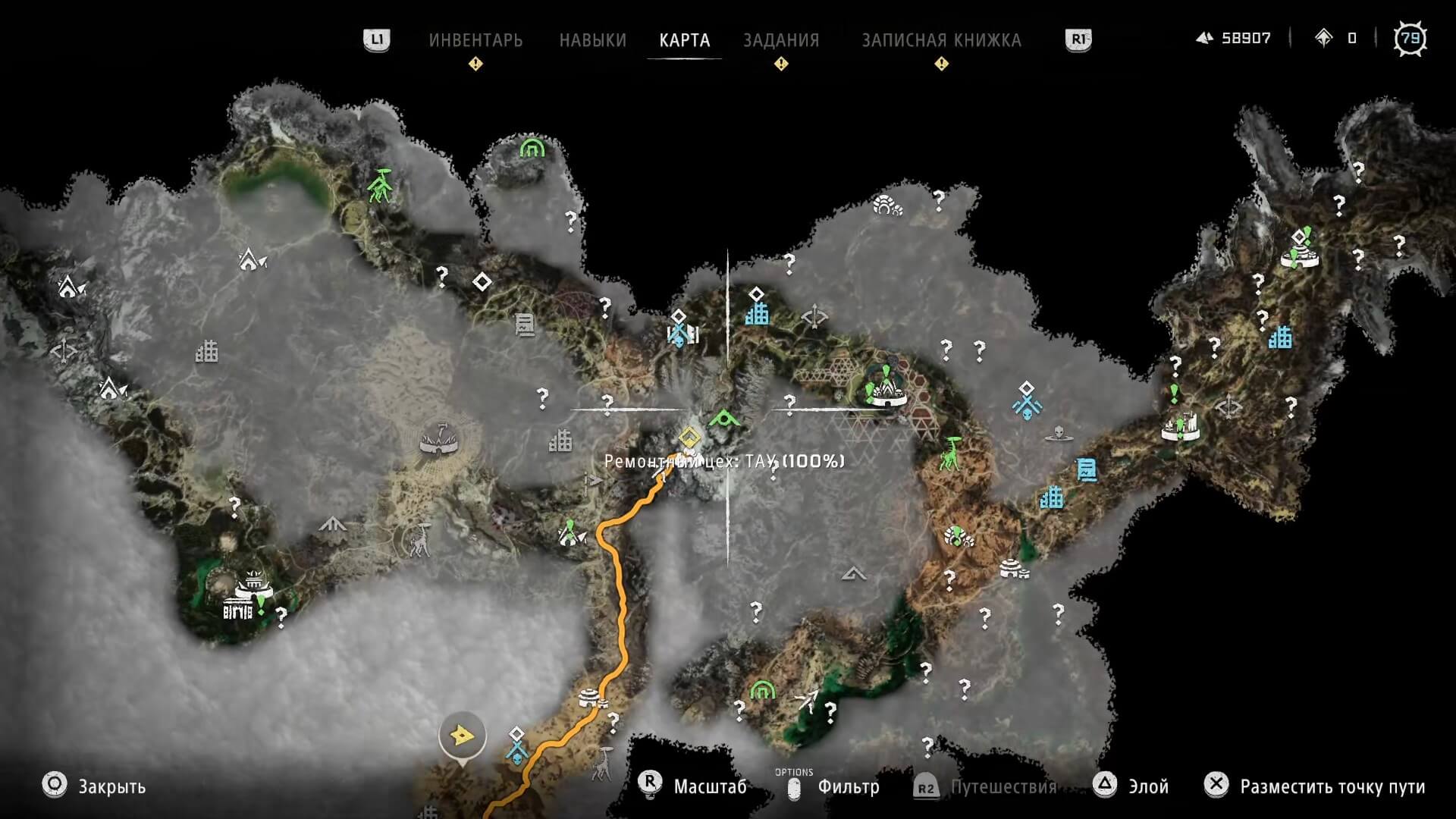Select the grey skull map marker
This screenshot has height=819, width=1456.
coord(1059,435)
